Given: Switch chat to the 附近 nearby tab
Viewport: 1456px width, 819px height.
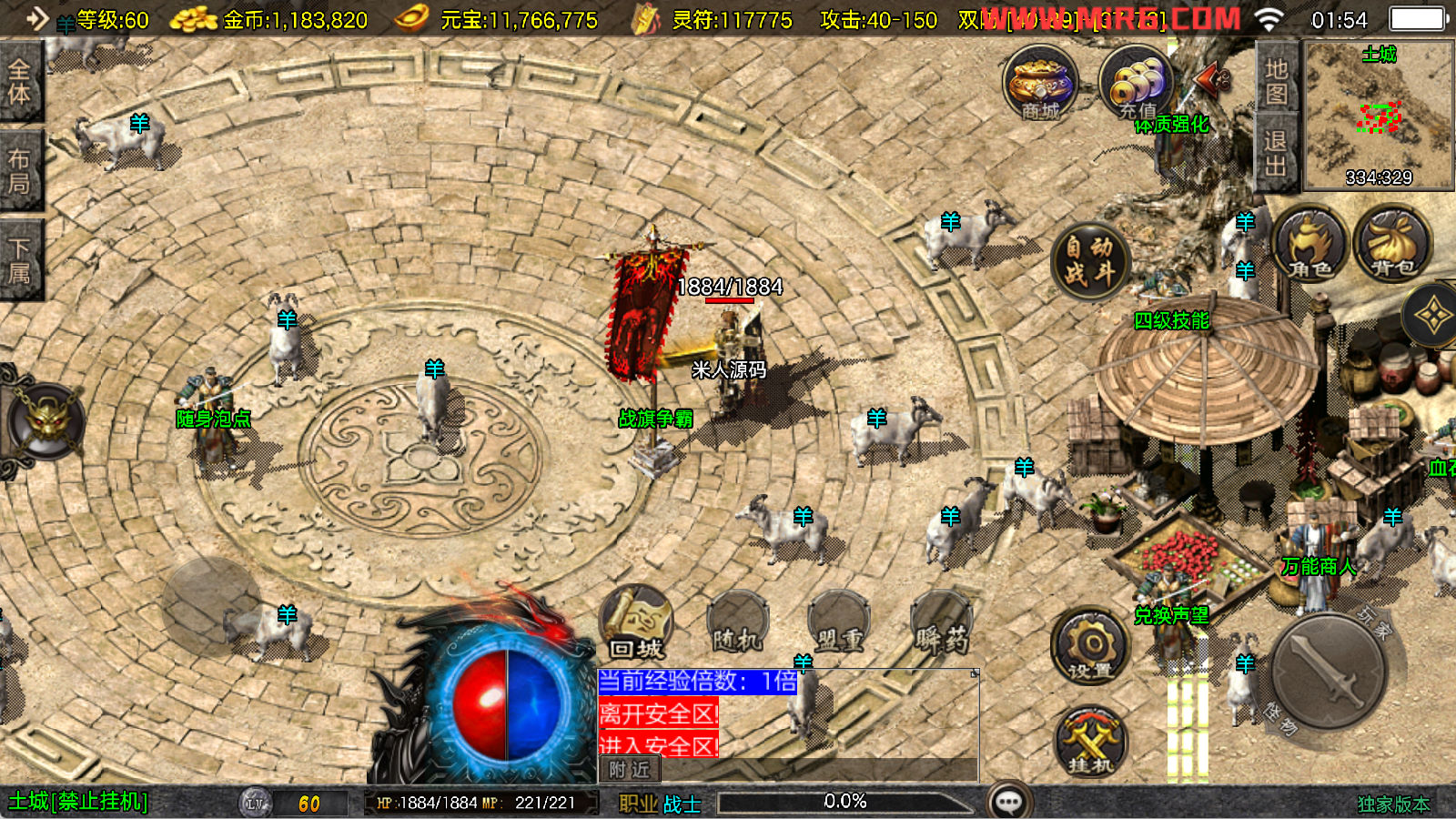Looking at the screenshot, I should coord(630,770).
